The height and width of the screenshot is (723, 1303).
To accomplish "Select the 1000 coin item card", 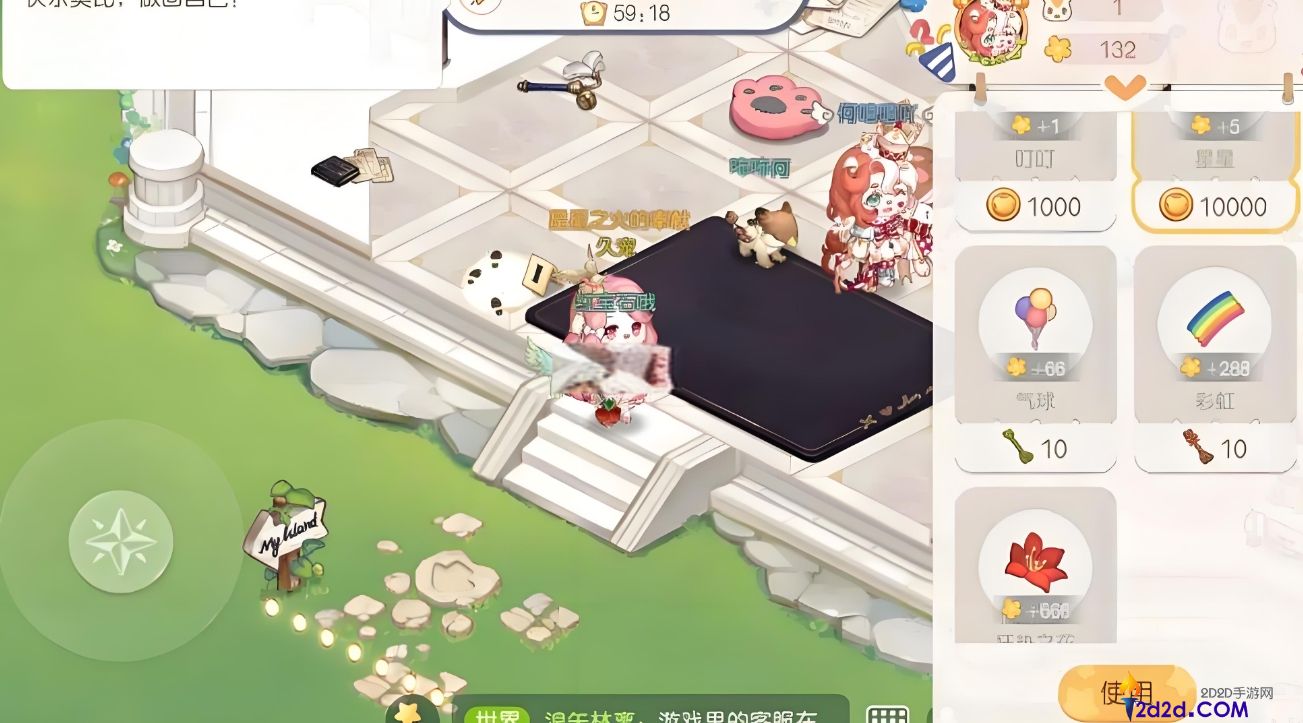I will tap(1036, 207).
